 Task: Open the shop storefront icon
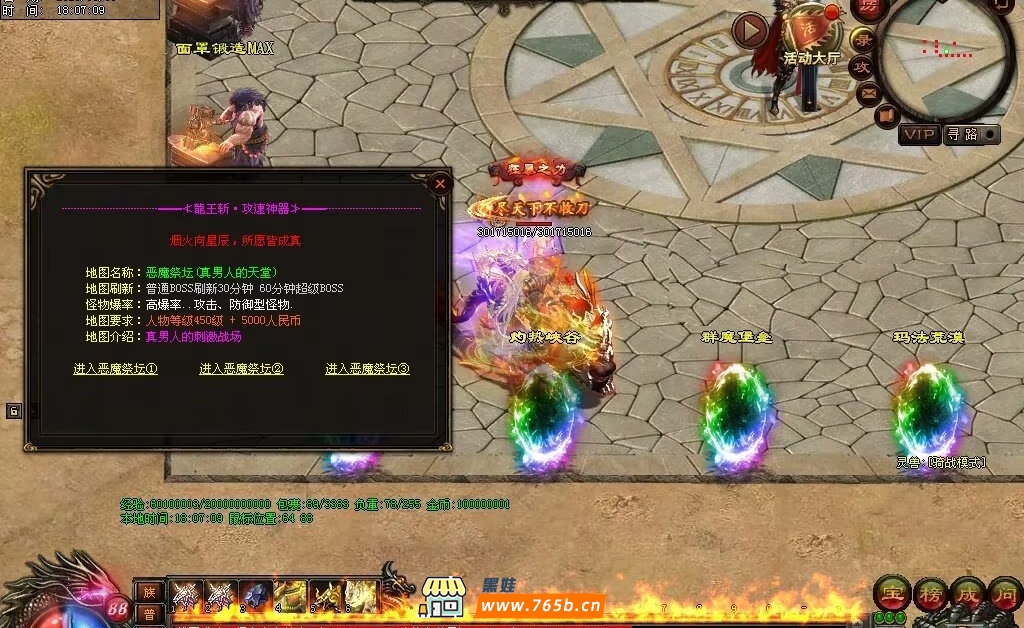click(443, 596)
